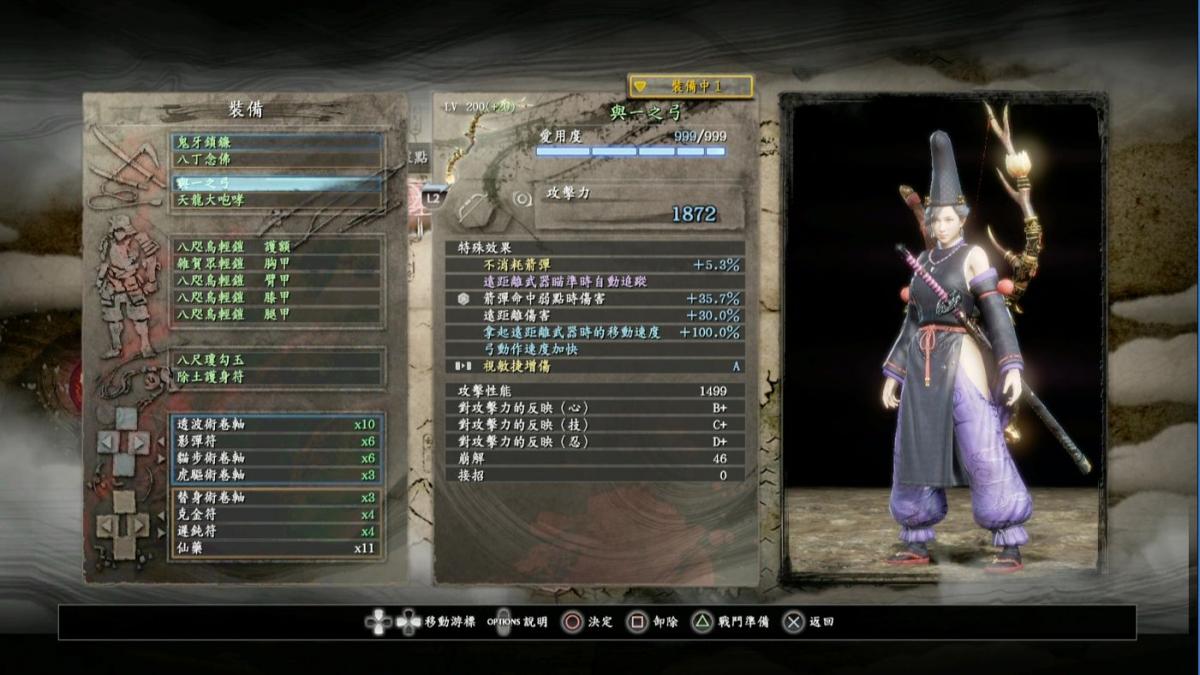Select the 八咫烏輕鎧 腿甲 leg armor

(276, 314)
